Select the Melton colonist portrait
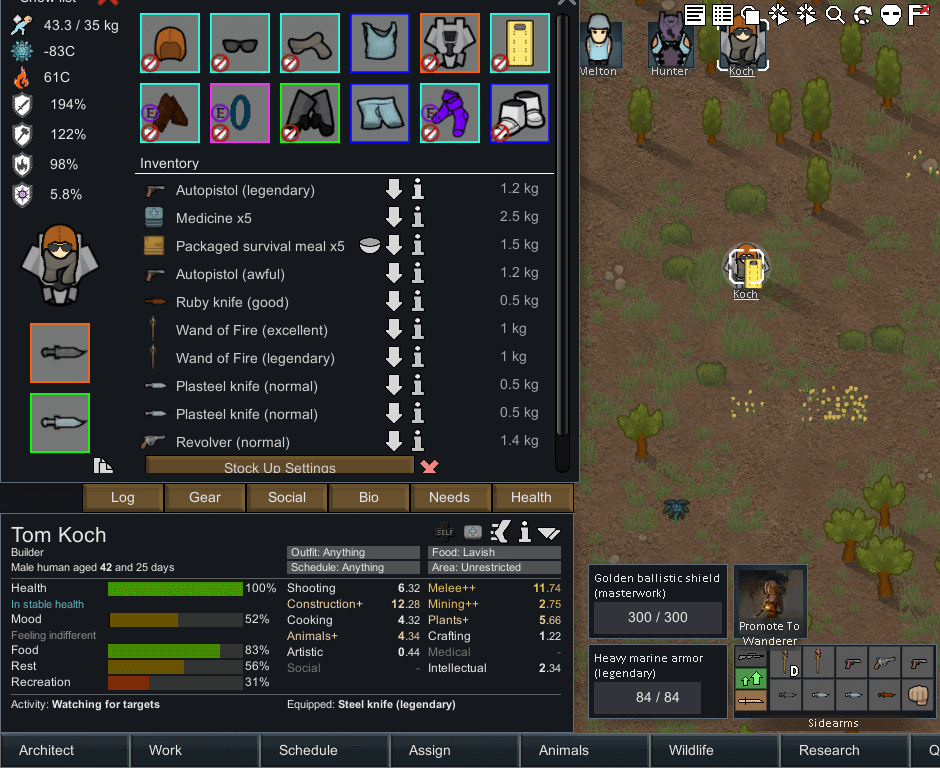This screenshot has height=768, width=940. tap(598, 42)
